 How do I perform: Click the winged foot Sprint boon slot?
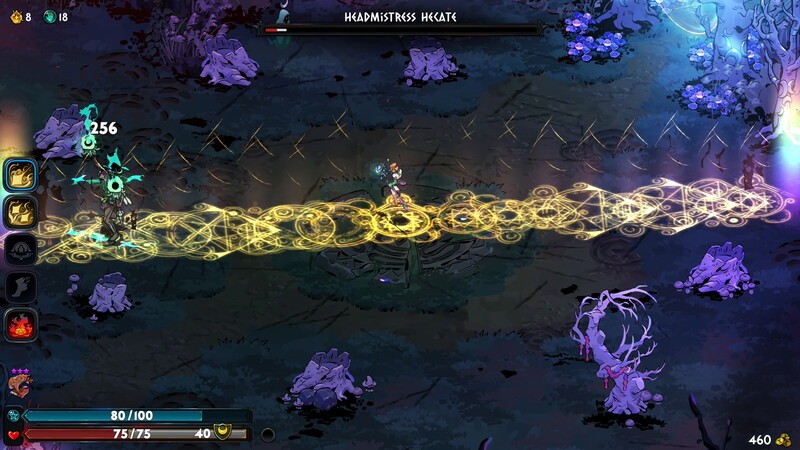(x=22, y=287)
